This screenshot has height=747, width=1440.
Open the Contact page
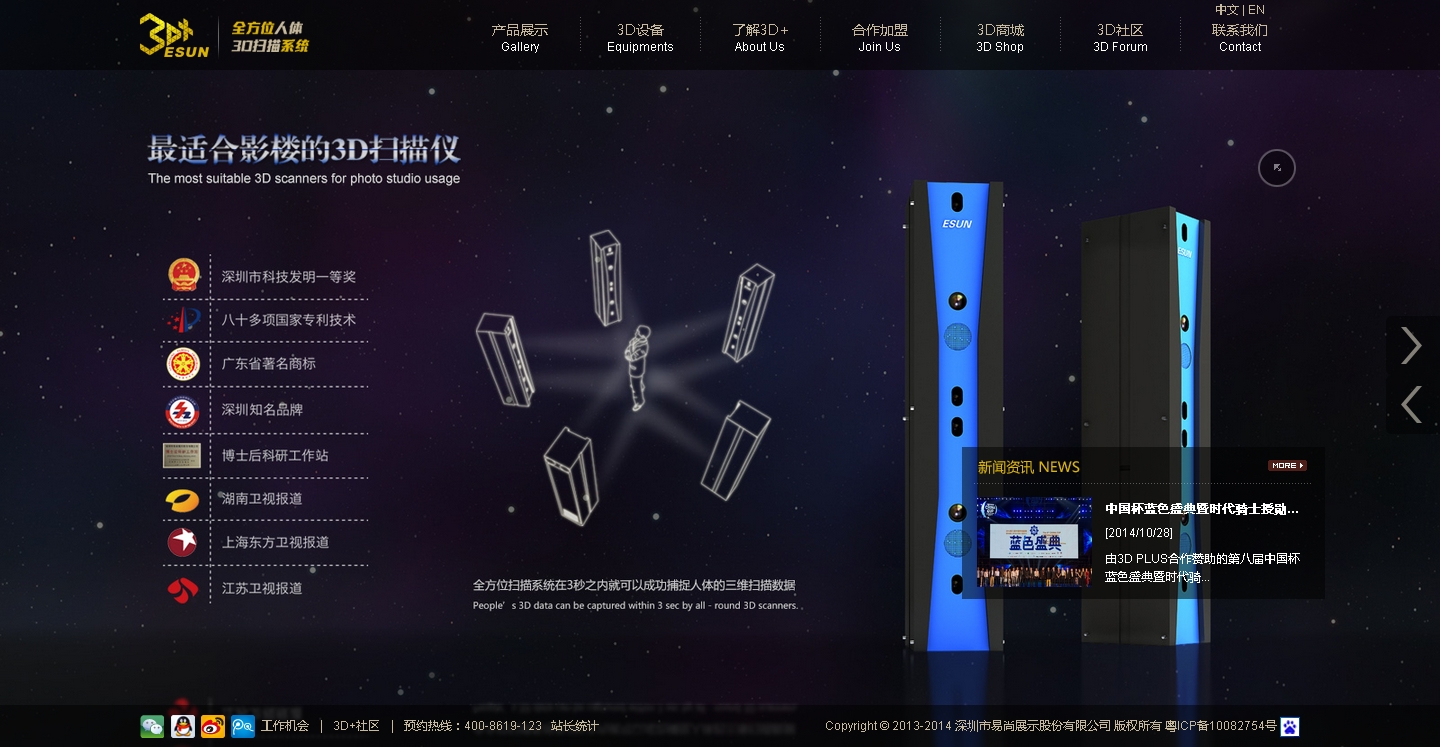point(1240,38)
